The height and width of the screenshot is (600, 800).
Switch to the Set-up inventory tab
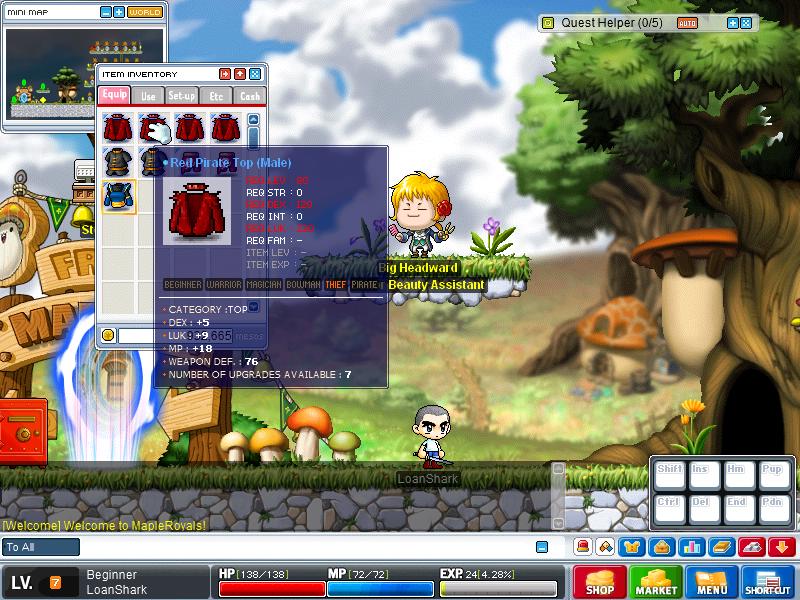(x=182, y=96)
